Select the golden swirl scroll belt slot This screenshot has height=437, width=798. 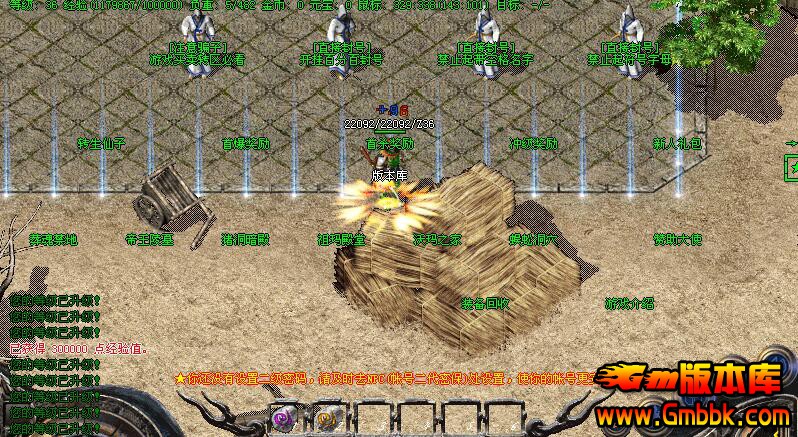(328, 420)
